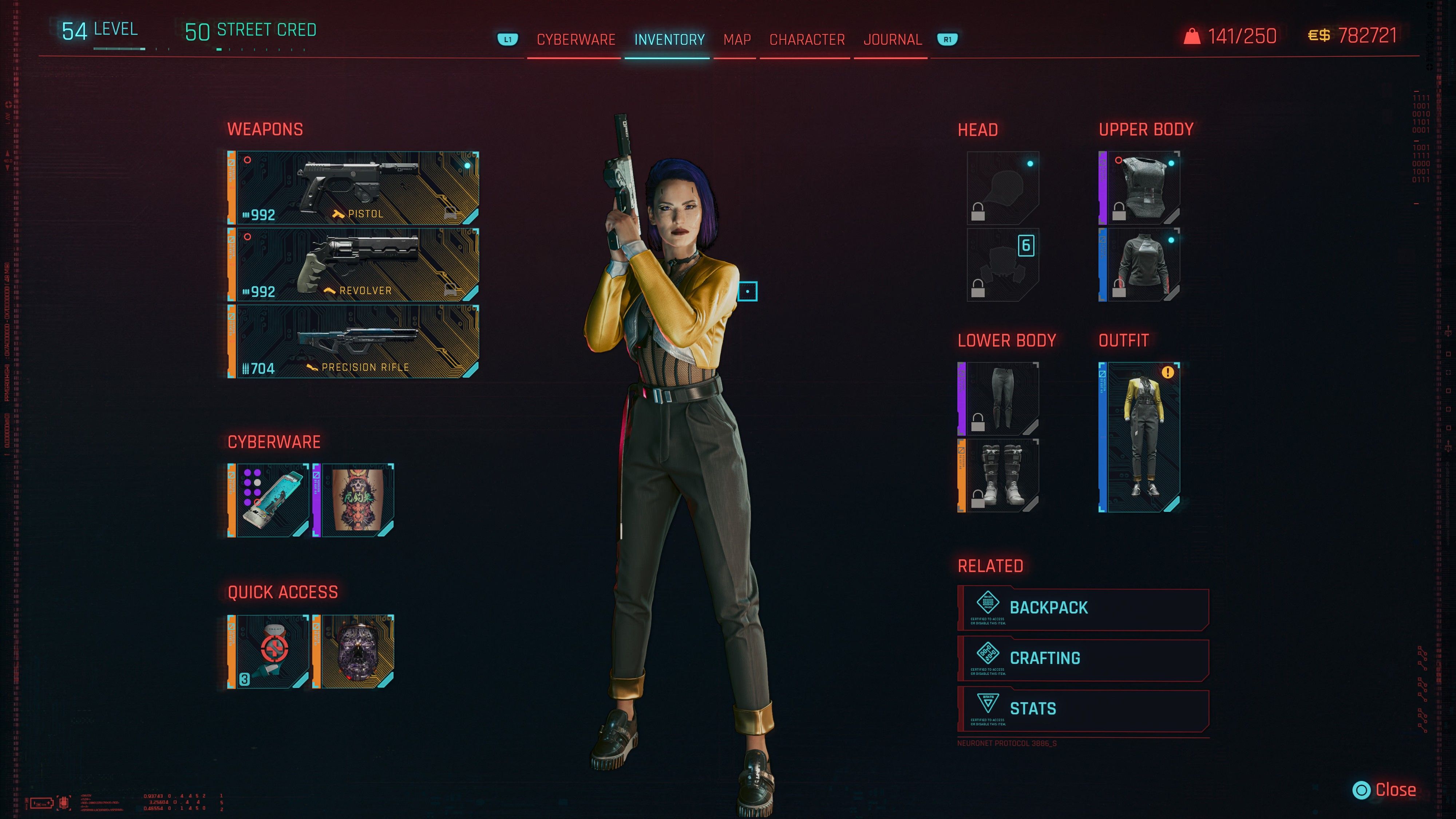Image resolution: width=1456 pixels, height=819 pixels.
Task: Open the Journal tab
Action: pos(892,40)
